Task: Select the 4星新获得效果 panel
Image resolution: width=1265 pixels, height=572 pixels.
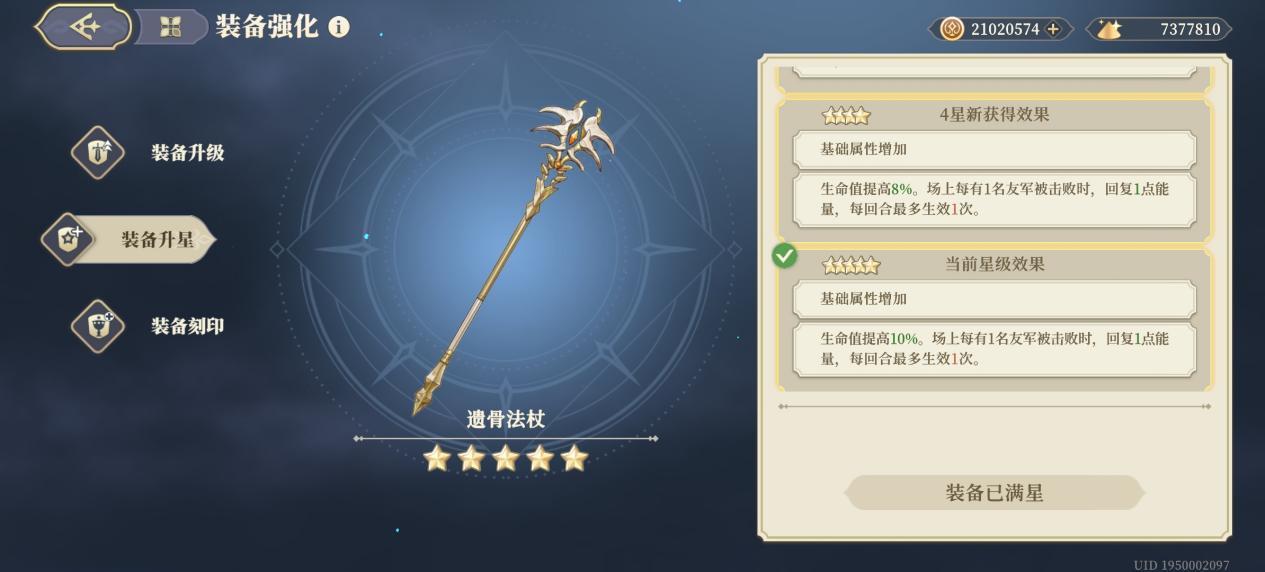Action: [994, 170]
